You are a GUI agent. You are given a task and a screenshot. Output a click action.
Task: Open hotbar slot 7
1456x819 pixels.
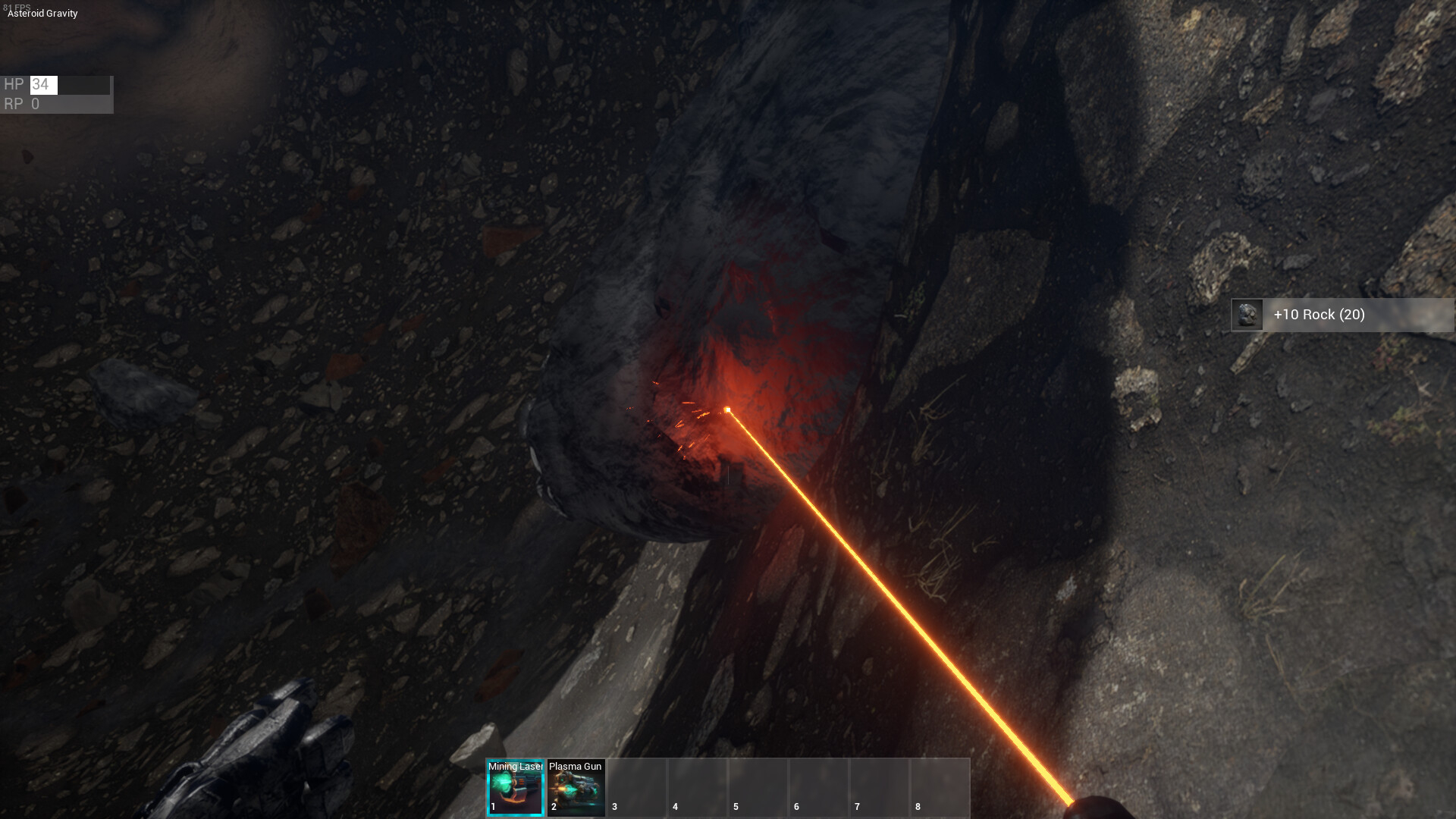click(880, 787)
